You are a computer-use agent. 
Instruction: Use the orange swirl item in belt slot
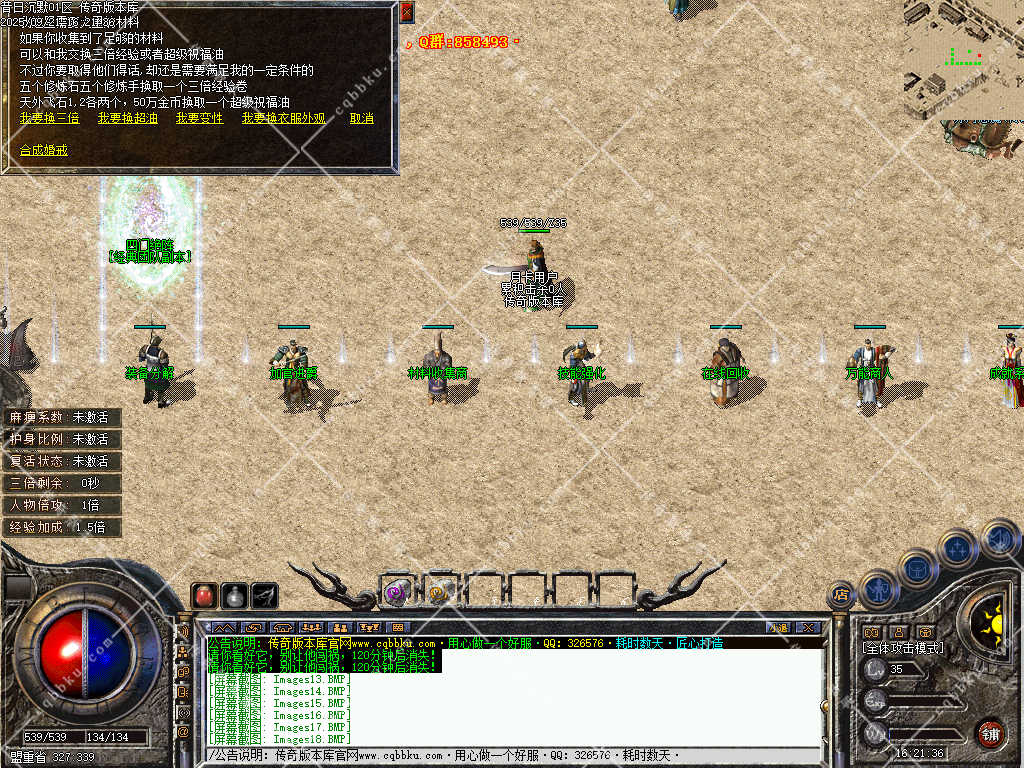pos(440,592)
